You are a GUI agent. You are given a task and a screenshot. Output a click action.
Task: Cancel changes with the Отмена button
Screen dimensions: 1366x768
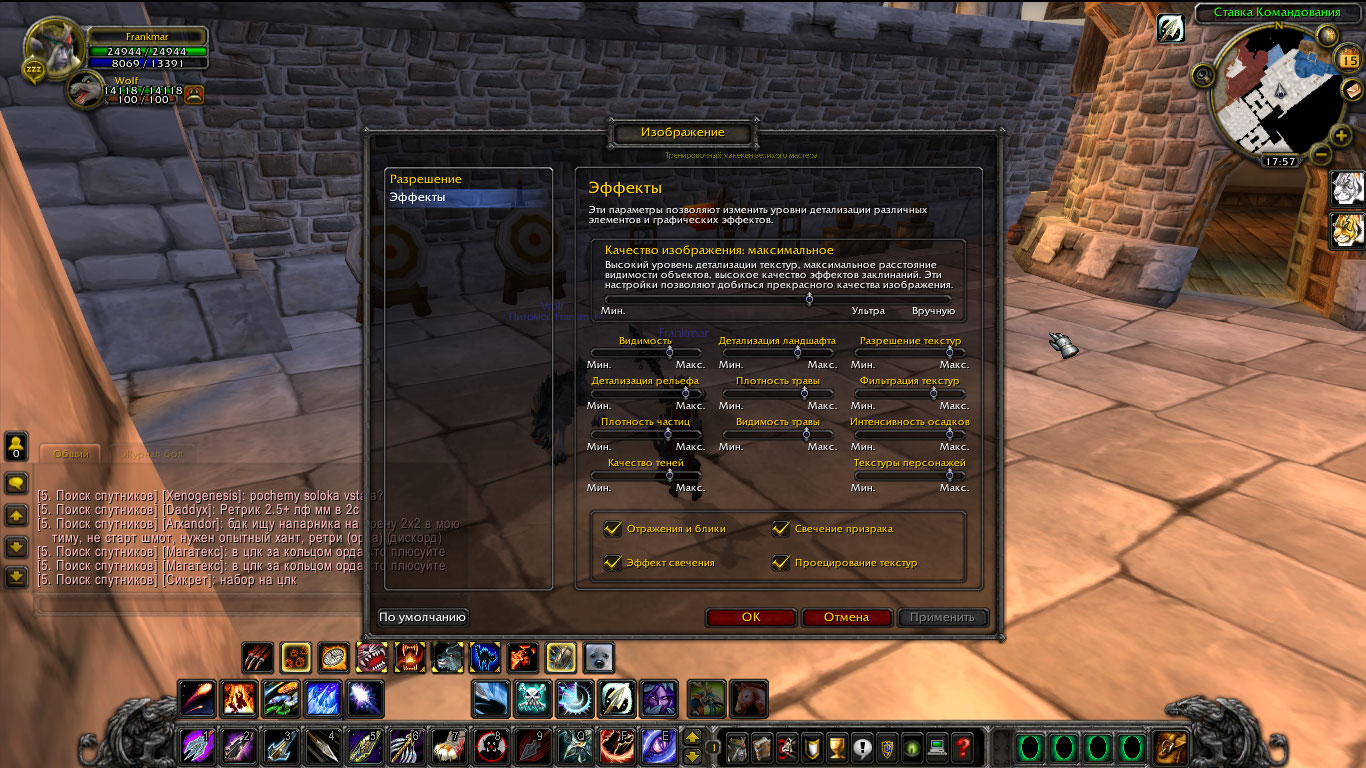(846, 617)
